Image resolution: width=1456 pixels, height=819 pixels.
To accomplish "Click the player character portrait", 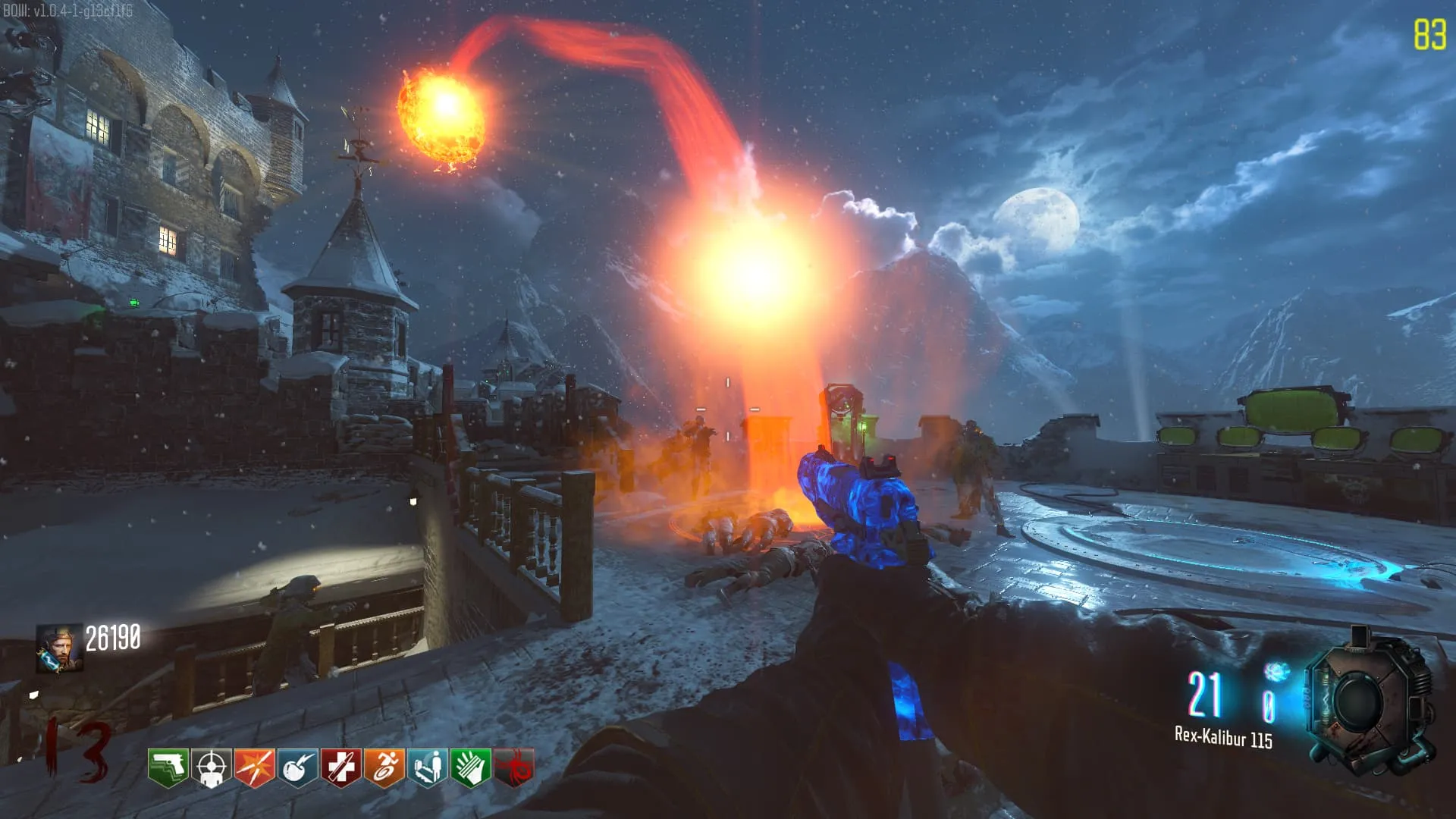I will coord(59,648).
